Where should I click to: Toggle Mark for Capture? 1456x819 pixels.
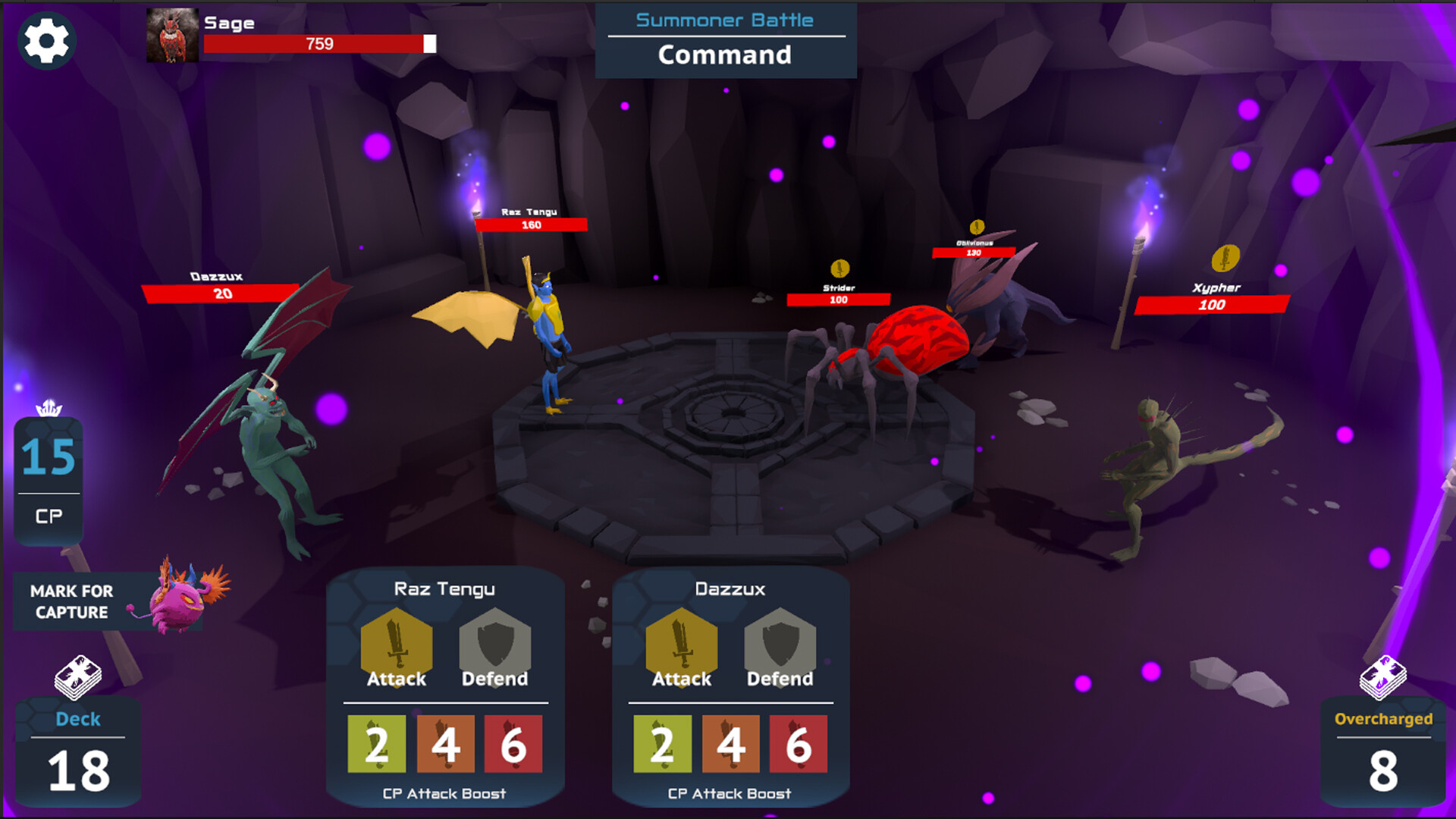(73, 601)
